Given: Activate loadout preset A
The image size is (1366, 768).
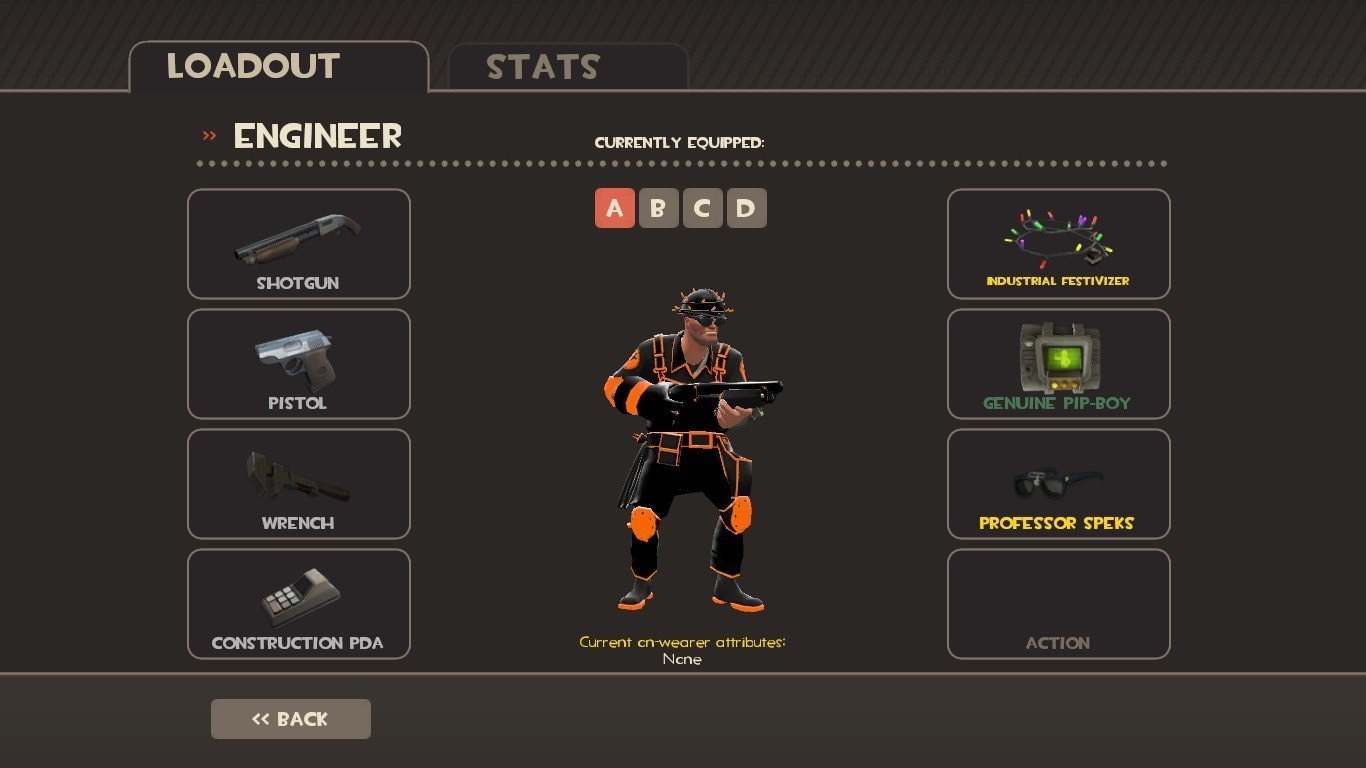Looking at the screenshot, I should (614, 208).
